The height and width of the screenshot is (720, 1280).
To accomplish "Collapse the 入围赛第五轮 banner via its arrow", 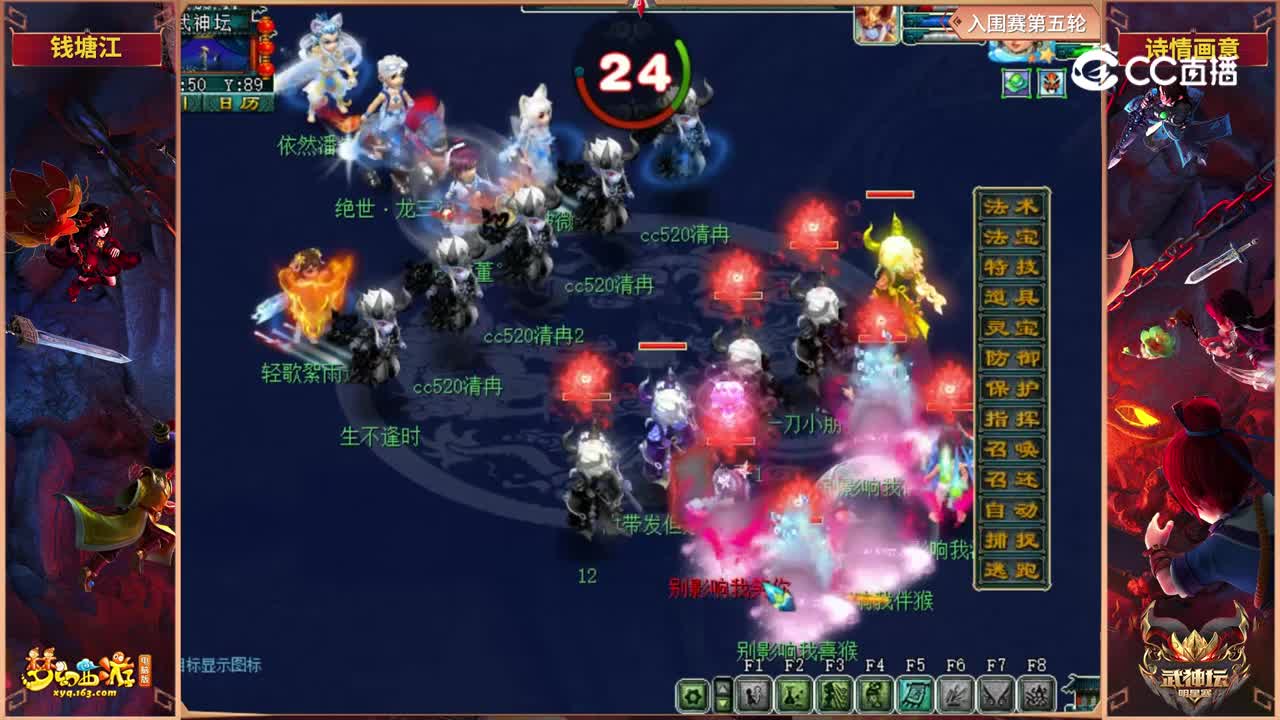I will click(956, 21).
